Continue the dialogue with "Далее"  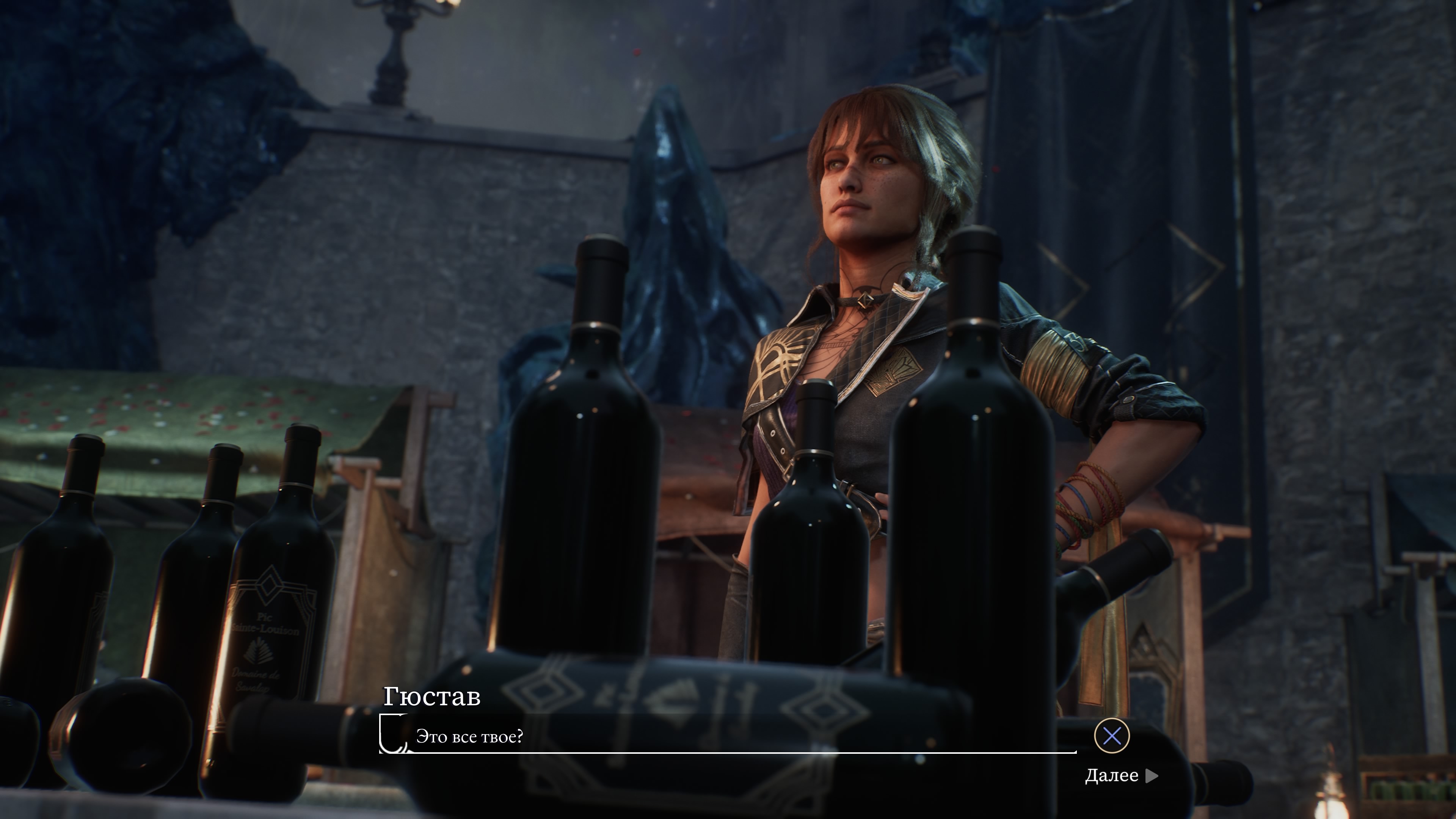[x=1120, y=775]
